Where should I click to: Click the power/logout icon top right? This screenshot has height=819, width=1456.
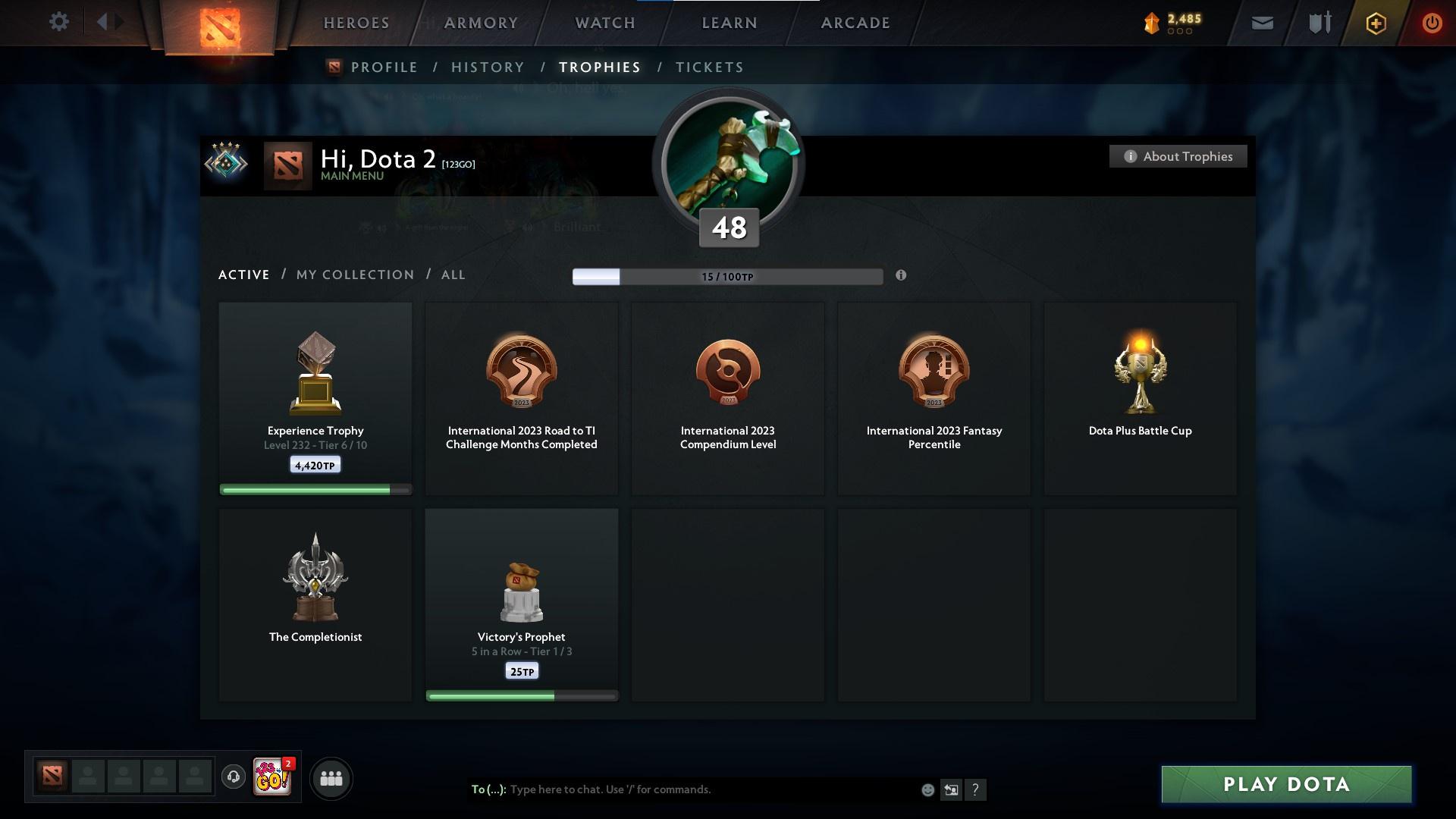(1432, 23)
